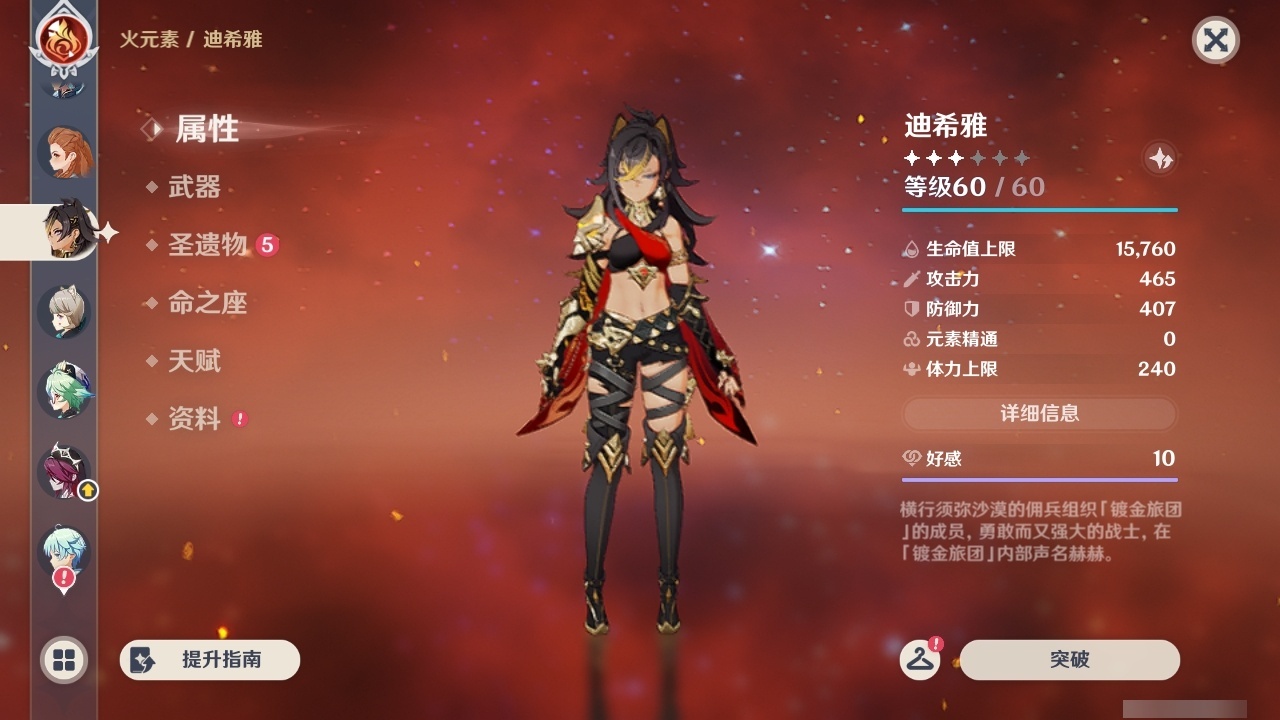Click the HP droplet icon next to 生命值上限
This screenshot has width=1280, height=720.
912,249
